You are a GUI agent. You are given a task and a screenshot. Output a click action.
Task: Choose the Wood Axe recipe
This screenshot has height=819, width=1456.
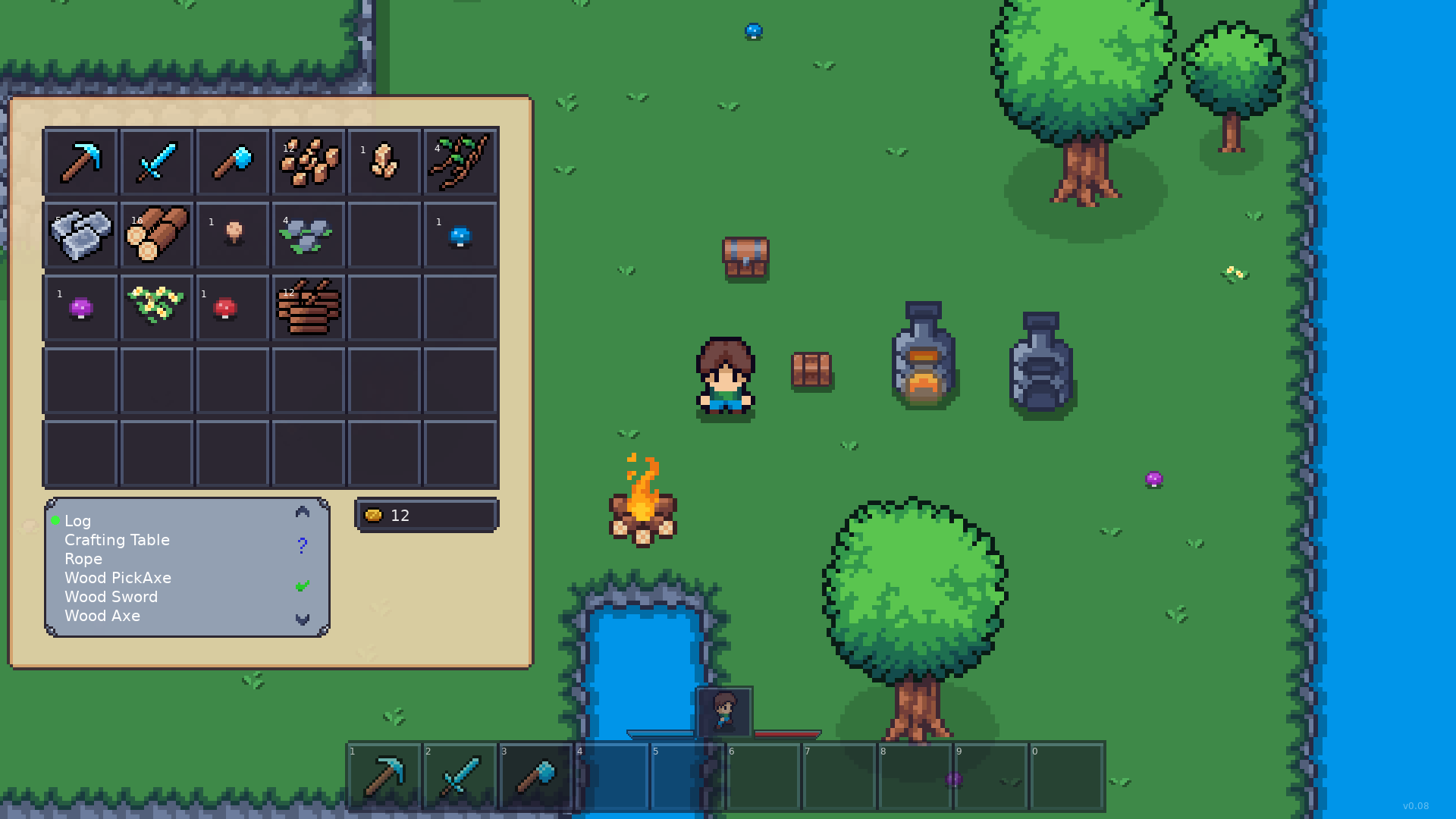click(x=102, y=616)
